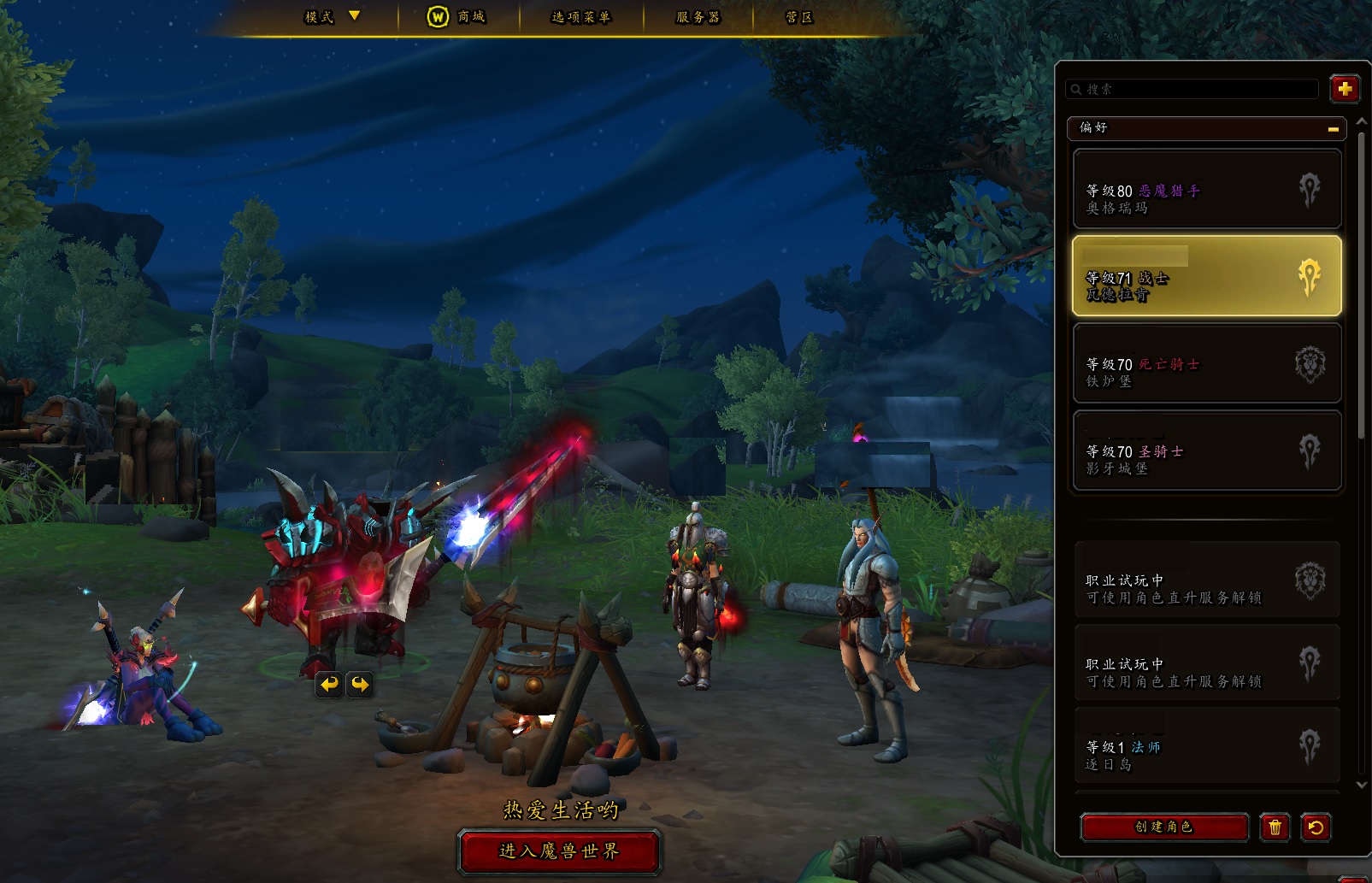
Task: Rotate character with the right arrow button
Action: pyautogui.click(x=360, y=685)
